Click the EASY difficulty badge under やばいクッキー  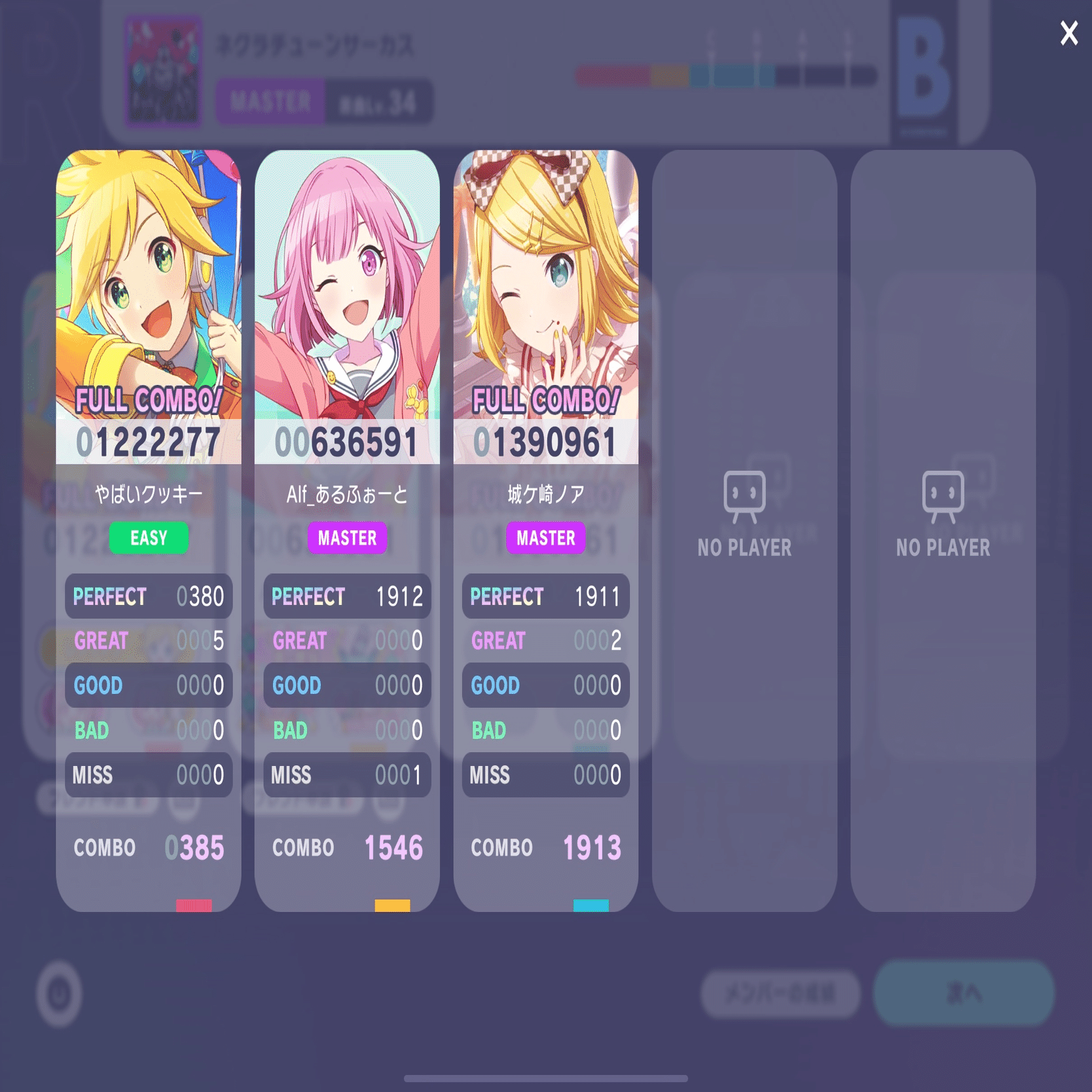coord(148,538)
